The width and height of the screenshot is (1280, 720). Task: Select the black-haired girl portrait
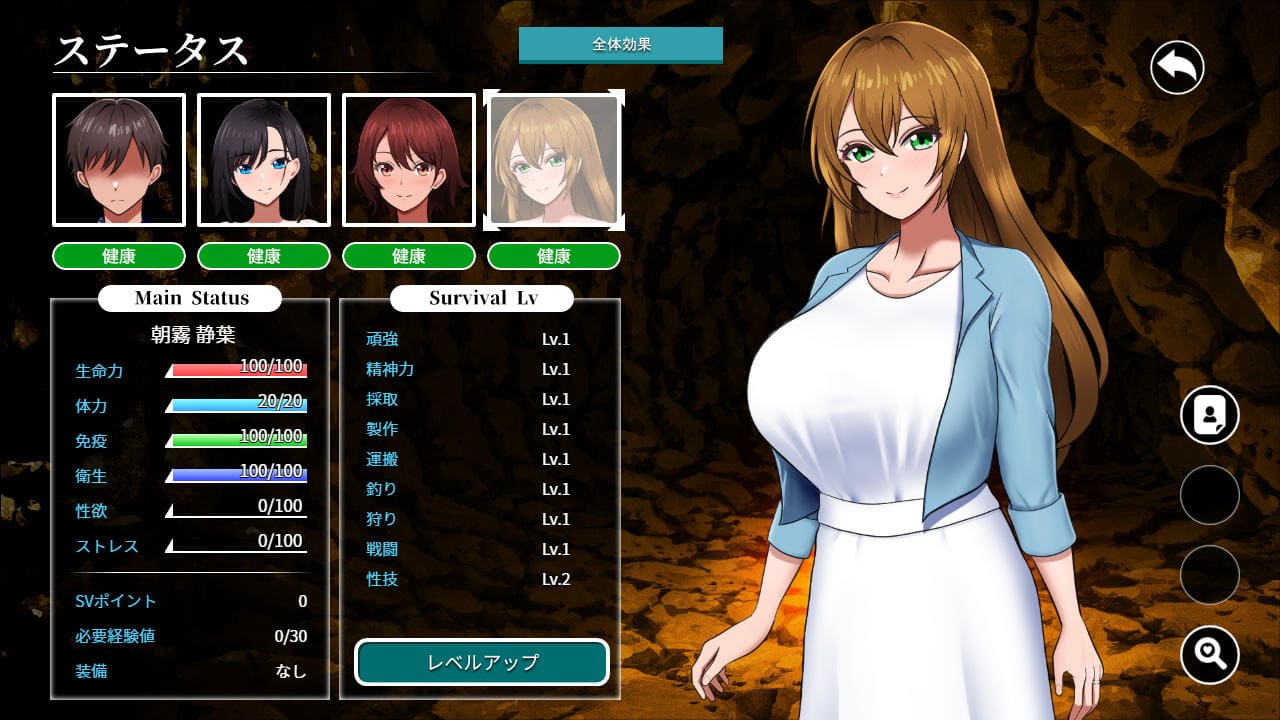click(x=264, y=160)
